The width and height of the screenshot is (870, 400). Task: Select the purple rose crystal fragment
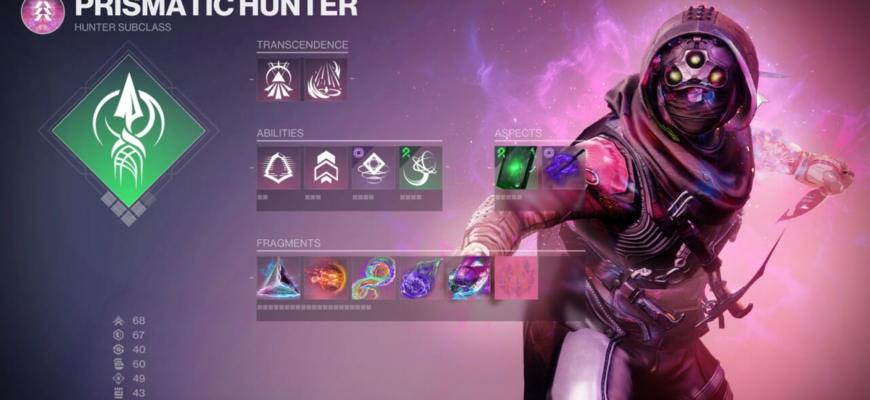[x=419, y=278]
